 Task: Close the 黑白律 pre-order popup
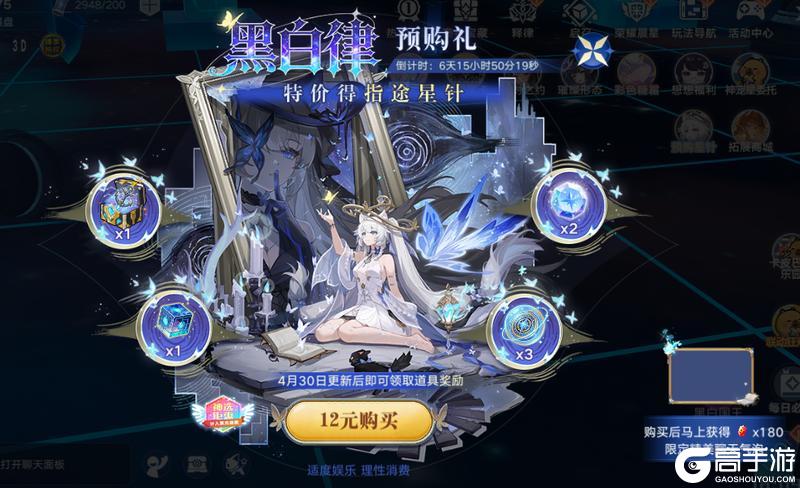pyautogui.click(x=594, y=51)
